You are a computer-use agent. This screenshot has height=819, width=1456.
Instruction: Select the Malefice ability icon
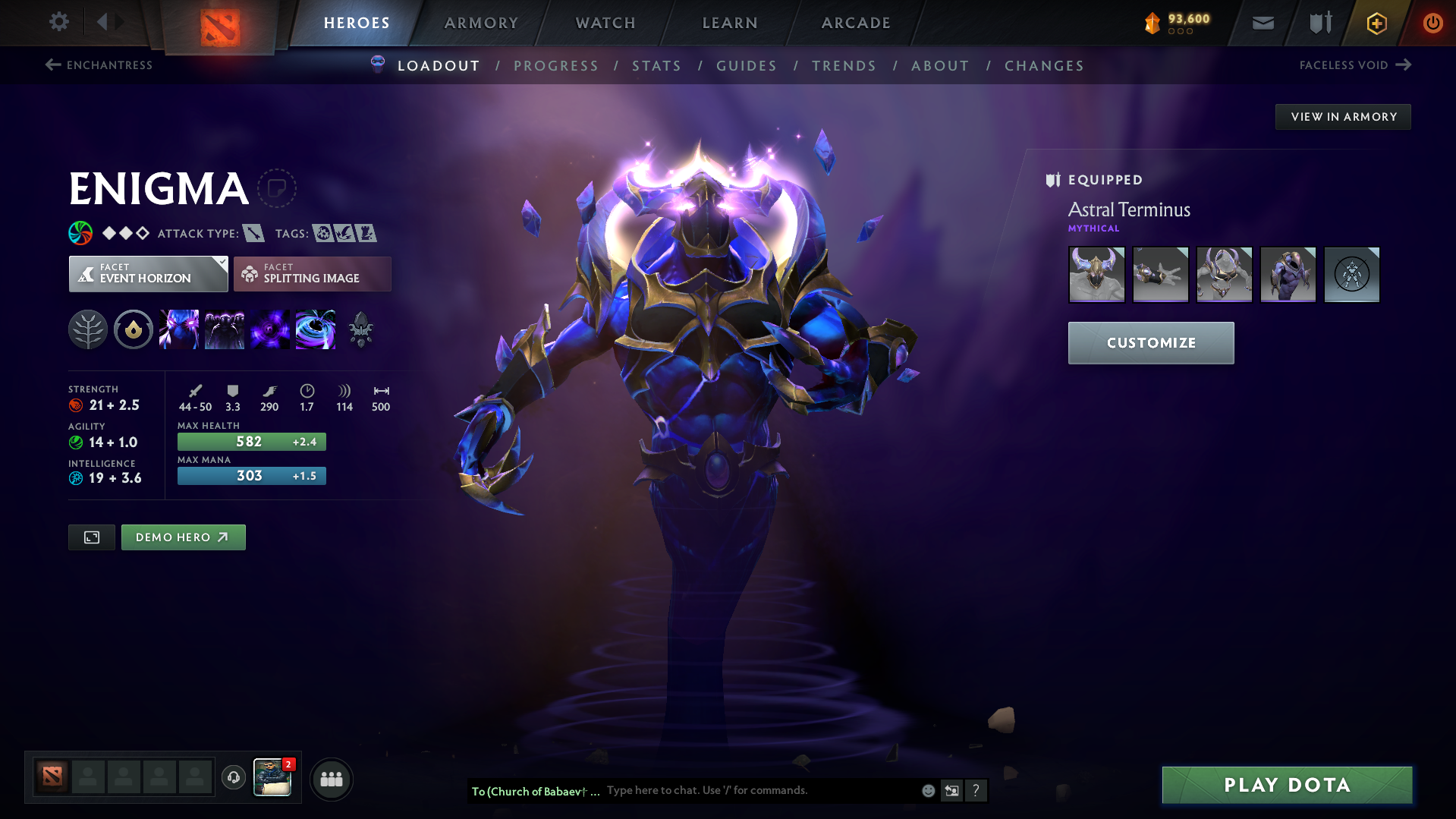[x=179, y=329]
